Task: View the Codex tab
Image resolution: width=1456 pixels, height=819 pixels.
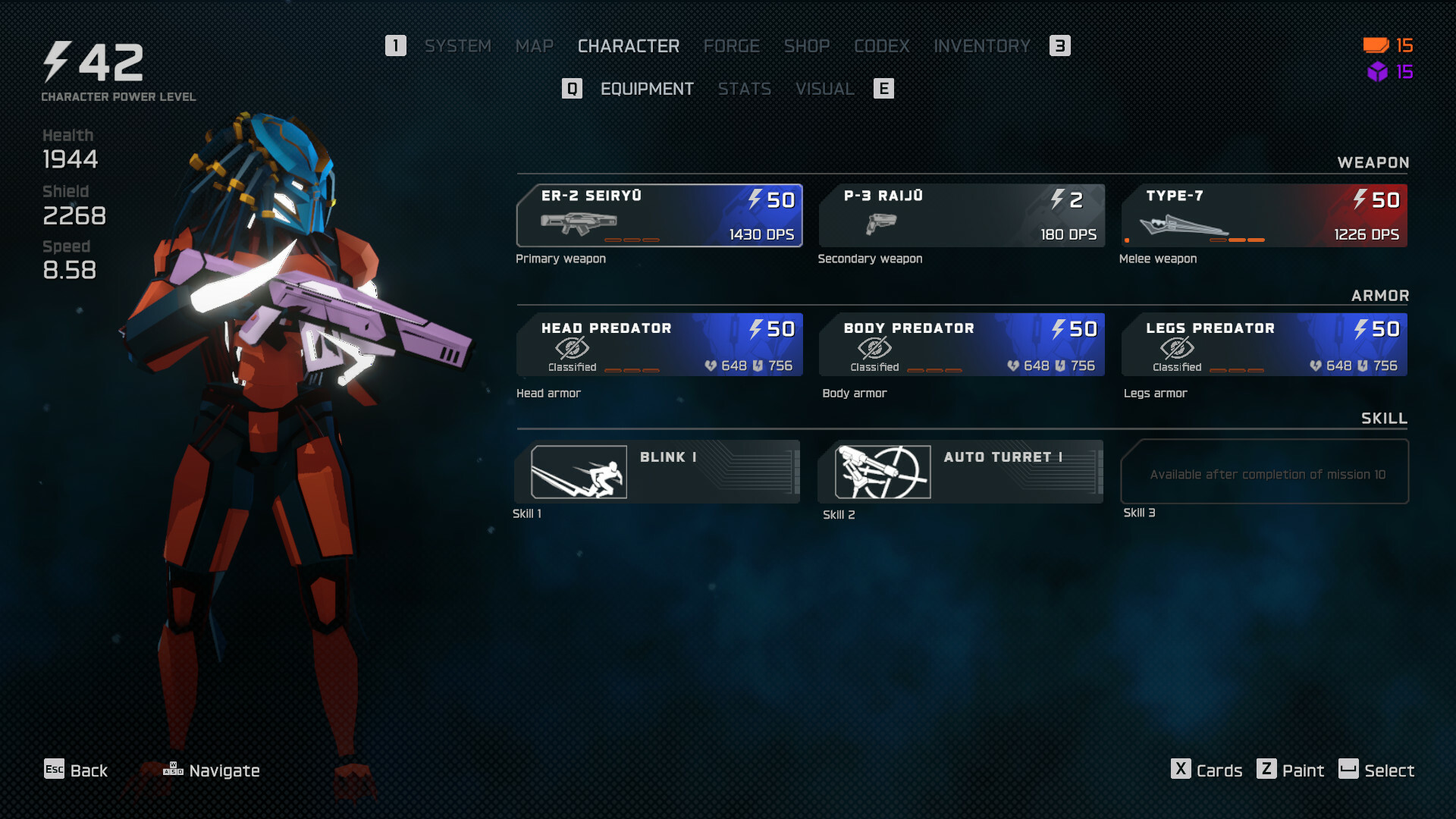Action: point(881,46)
